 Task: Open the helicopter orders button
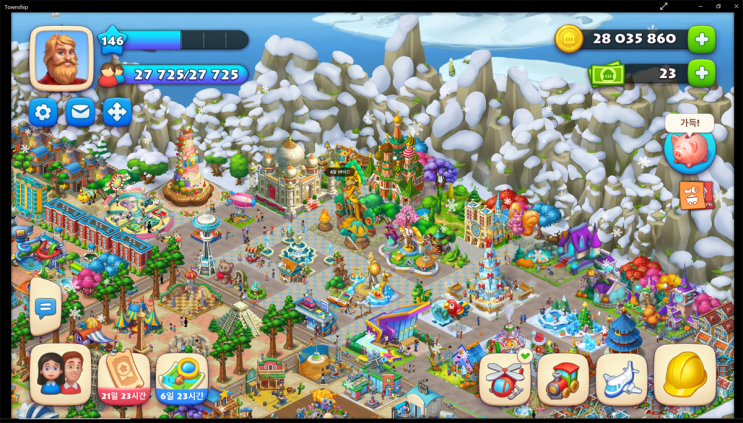pyautogui.click(x=505, y=378)
